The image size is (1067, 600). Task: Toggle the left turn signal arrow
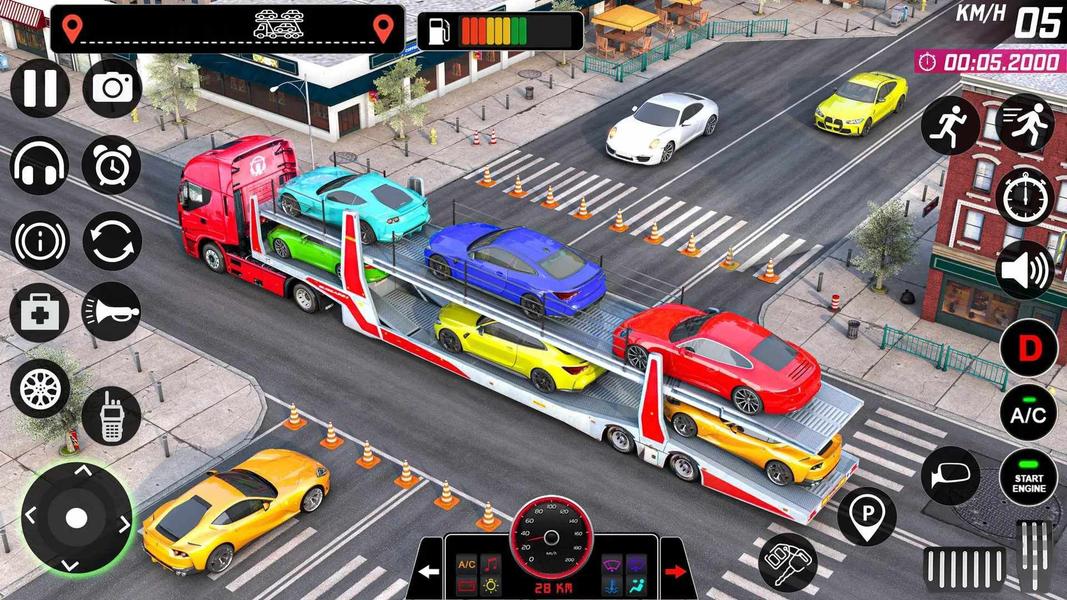(x=430, y=572)
